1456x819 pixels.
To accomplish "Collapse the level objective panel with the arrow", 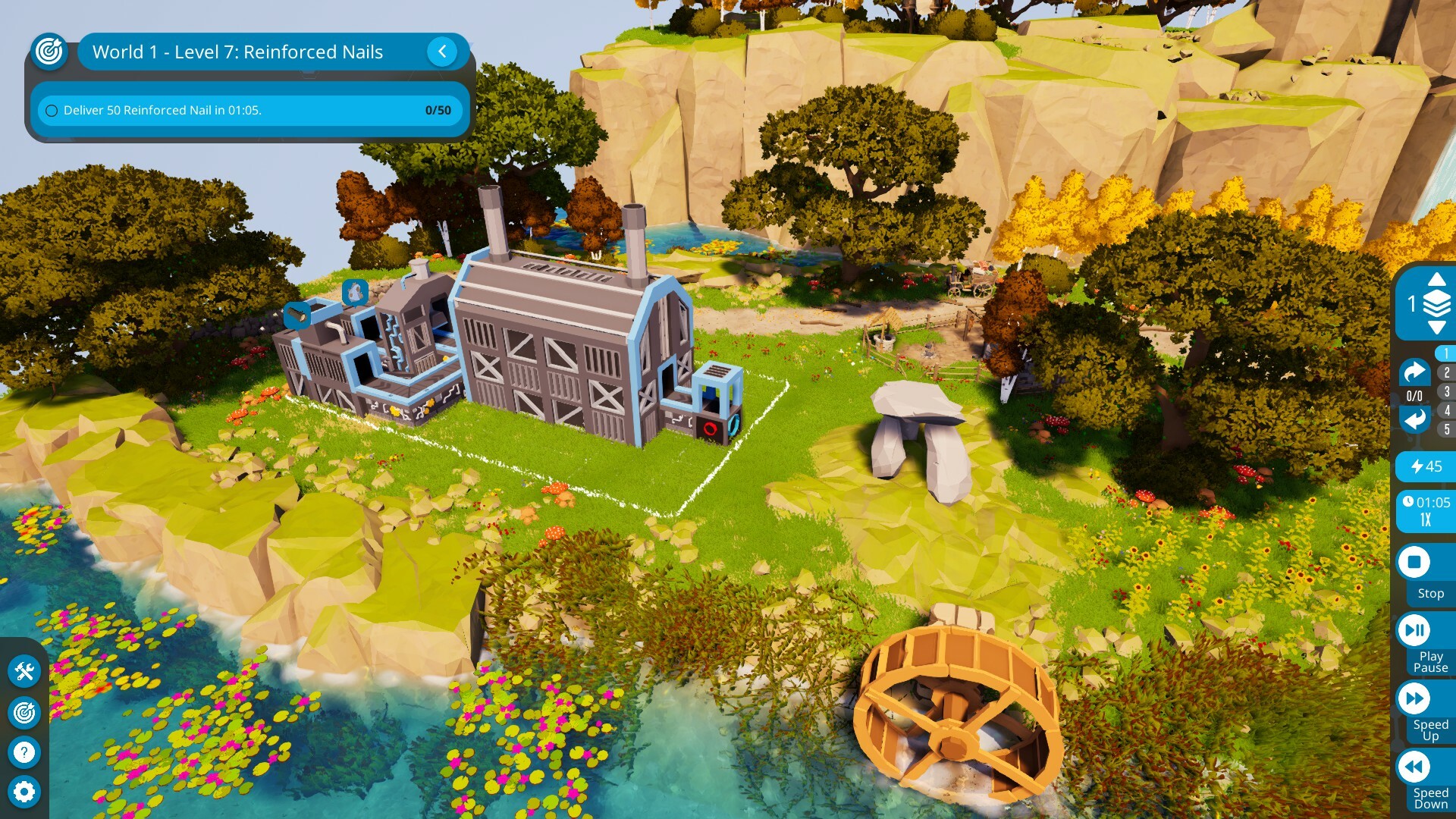I will tap(442, 52).
